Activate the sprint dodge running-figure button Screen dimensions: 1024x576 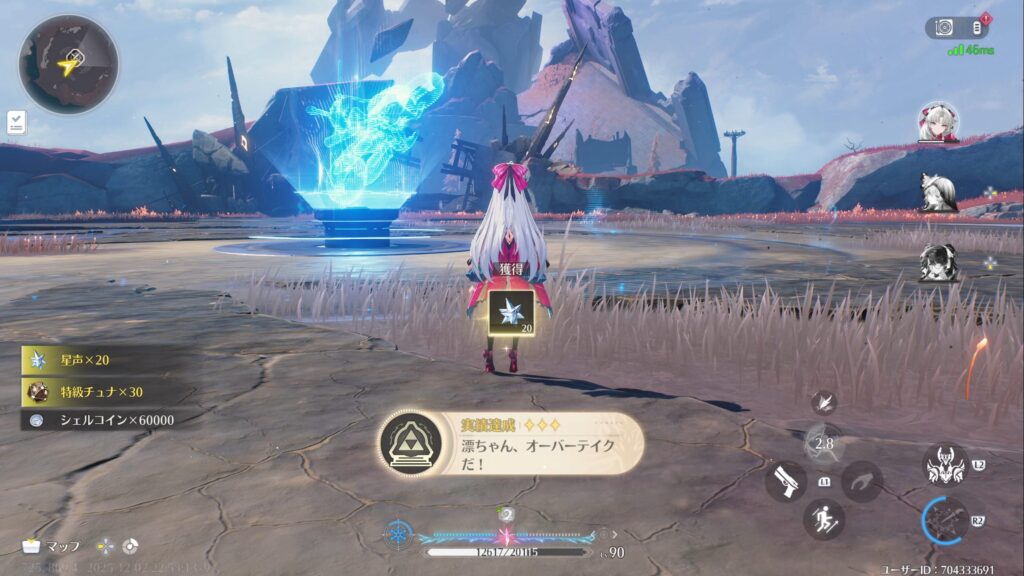tap(824, 519)
